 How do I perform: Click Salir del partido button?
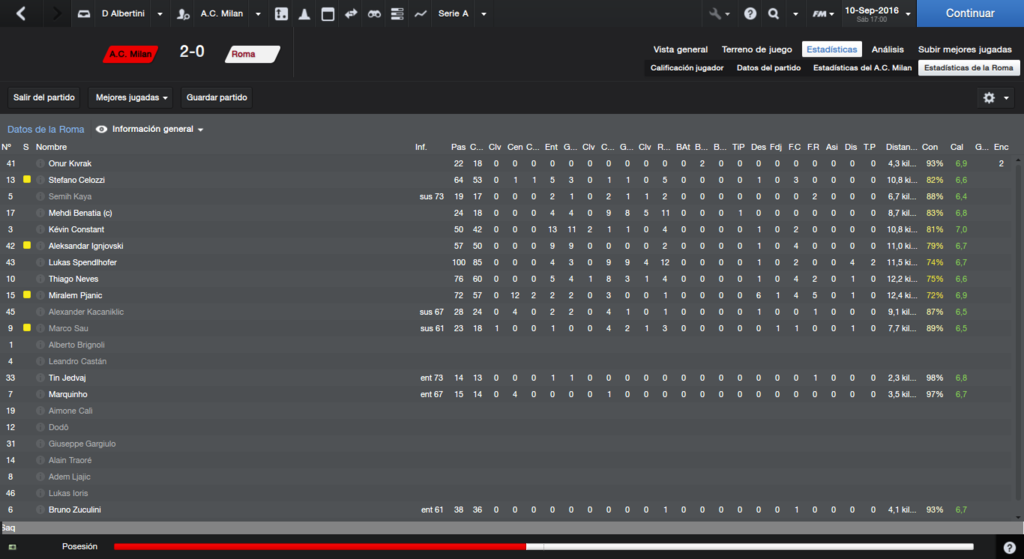44,98
